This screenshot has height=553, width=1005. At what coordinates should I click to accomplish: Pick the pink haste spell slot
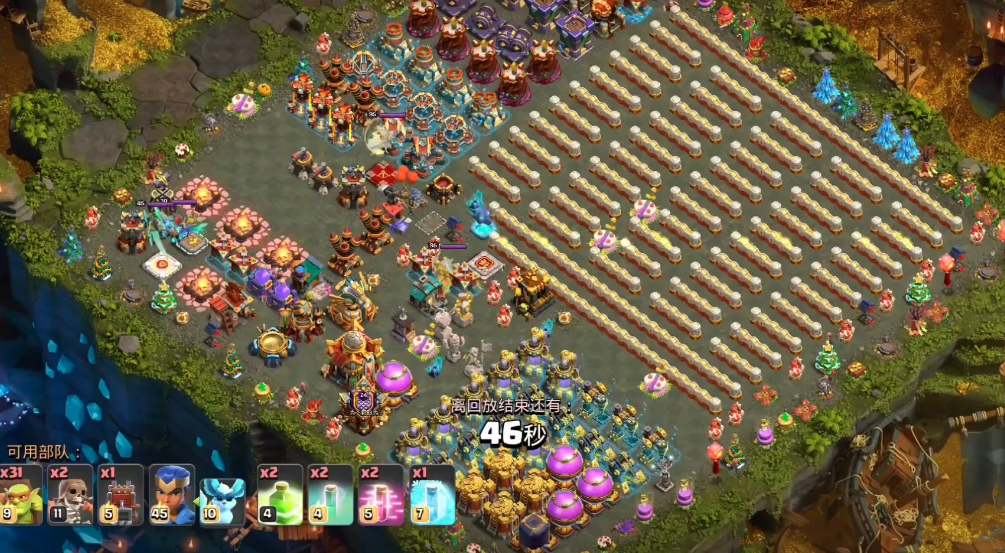[x=381, y=495]
